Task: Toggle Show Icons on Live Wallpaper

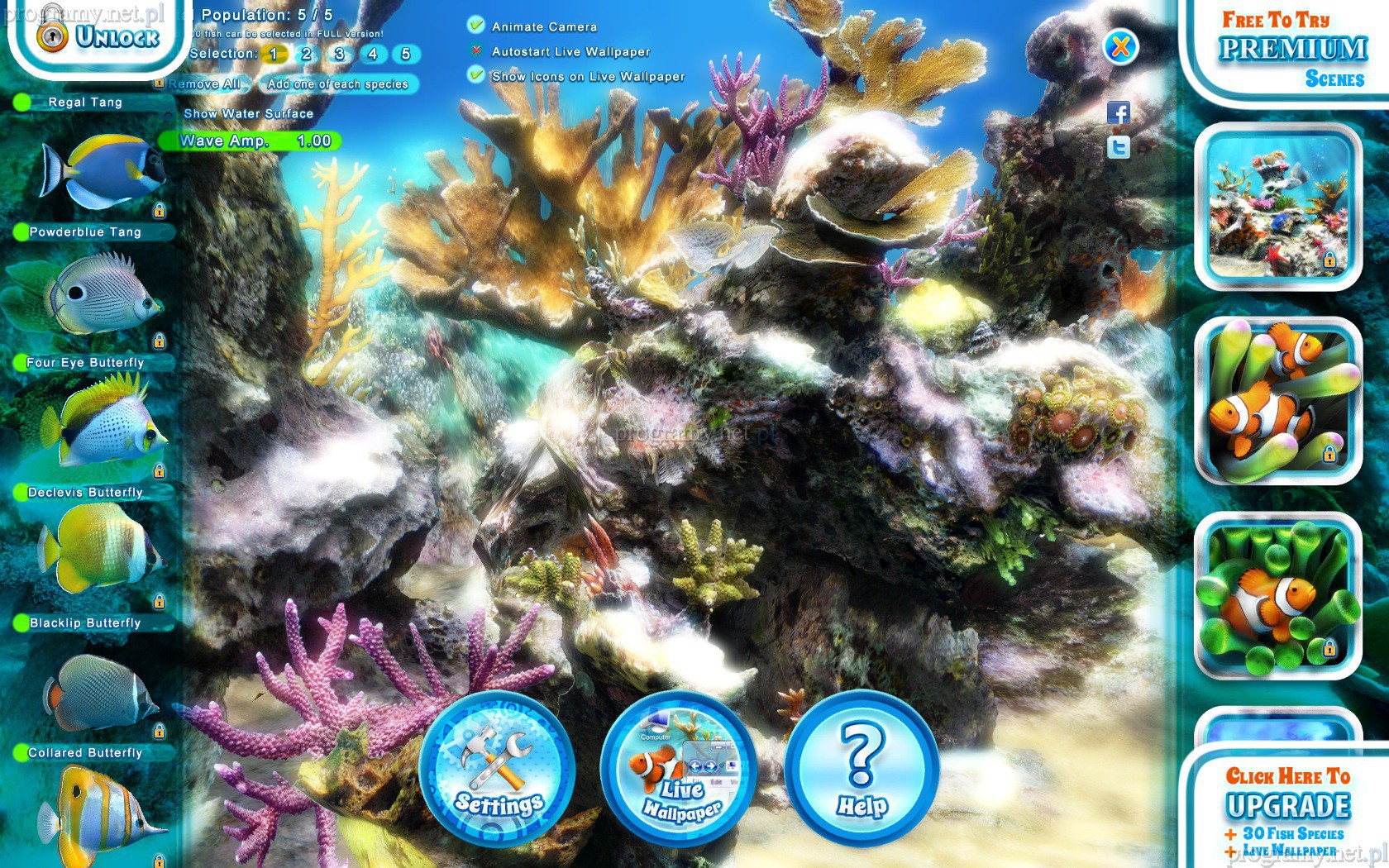Action: coord(476,75)
